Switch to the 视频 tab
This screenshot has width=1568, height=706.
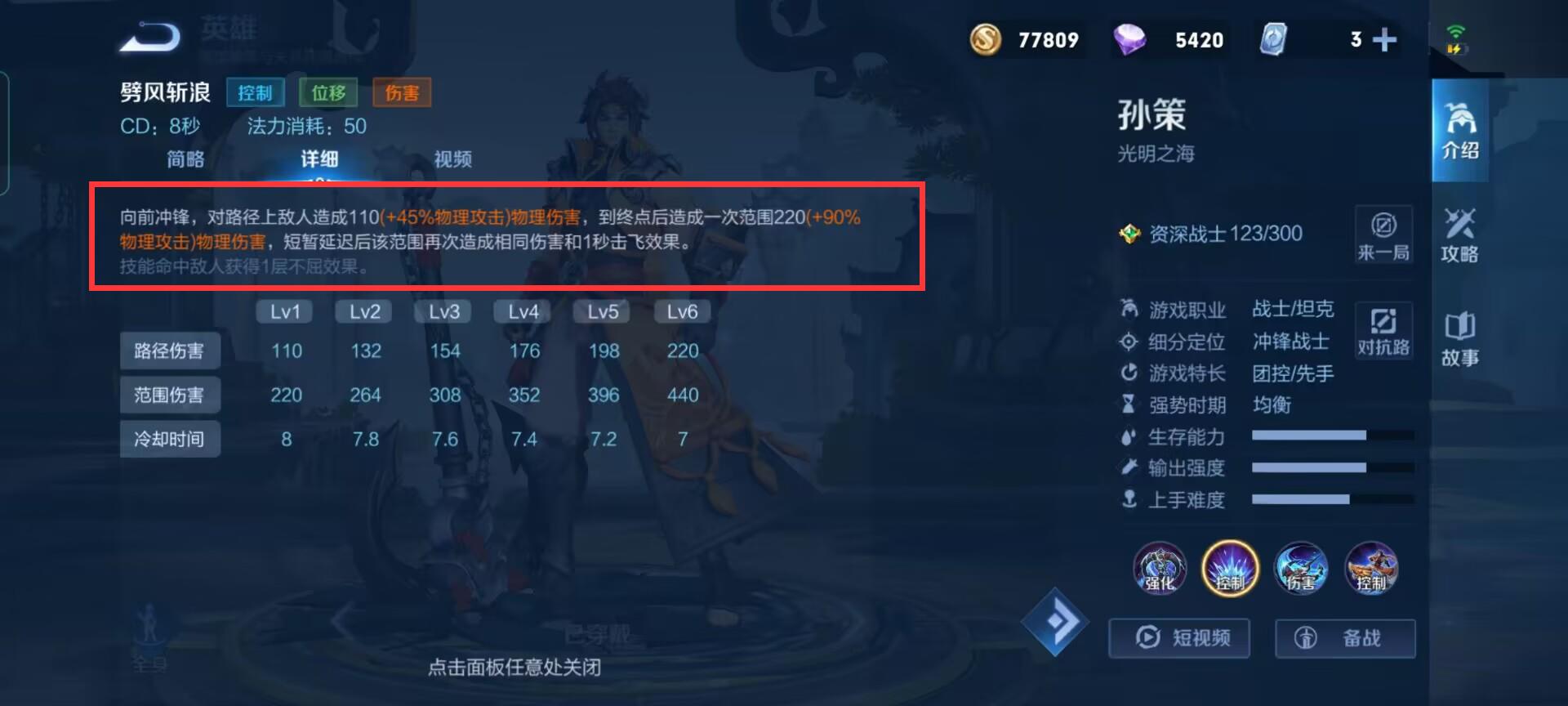tap(452, 159)
